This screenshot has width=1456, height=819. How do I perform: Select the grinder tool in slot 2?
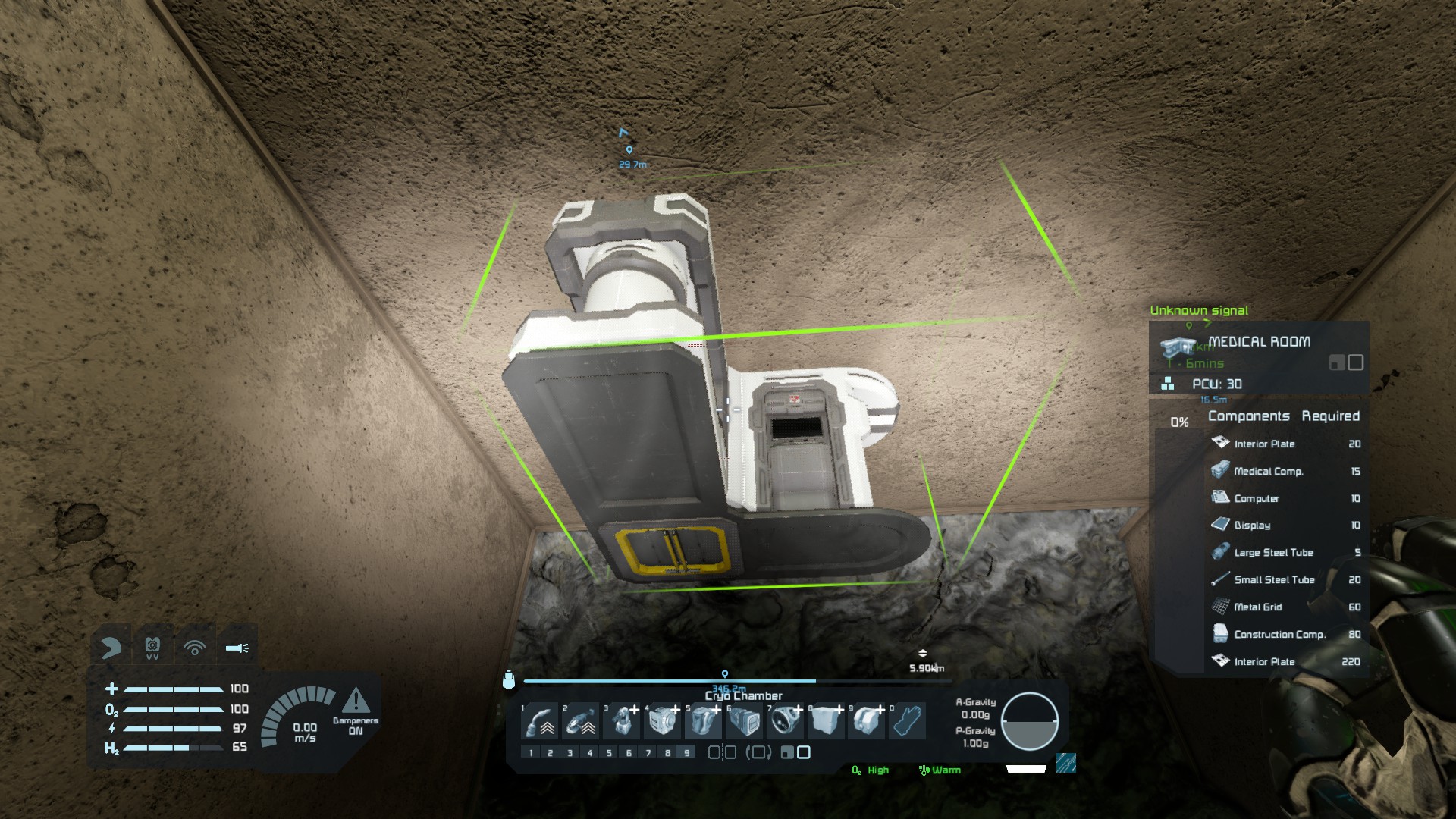pyautogui.click(x=581, y=721)
